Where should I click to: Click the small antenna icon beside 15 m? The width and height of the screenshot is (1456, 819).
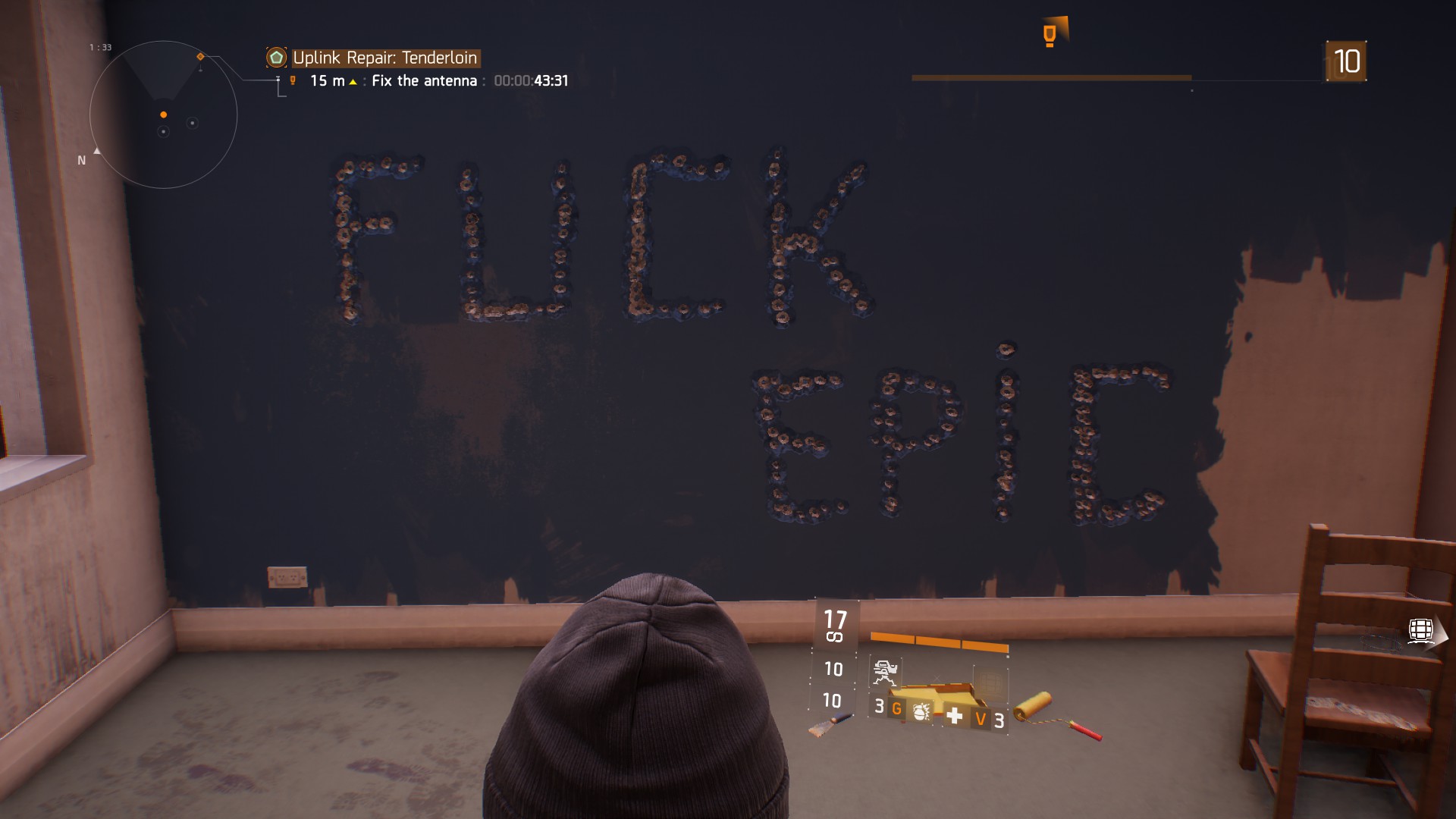294,80
